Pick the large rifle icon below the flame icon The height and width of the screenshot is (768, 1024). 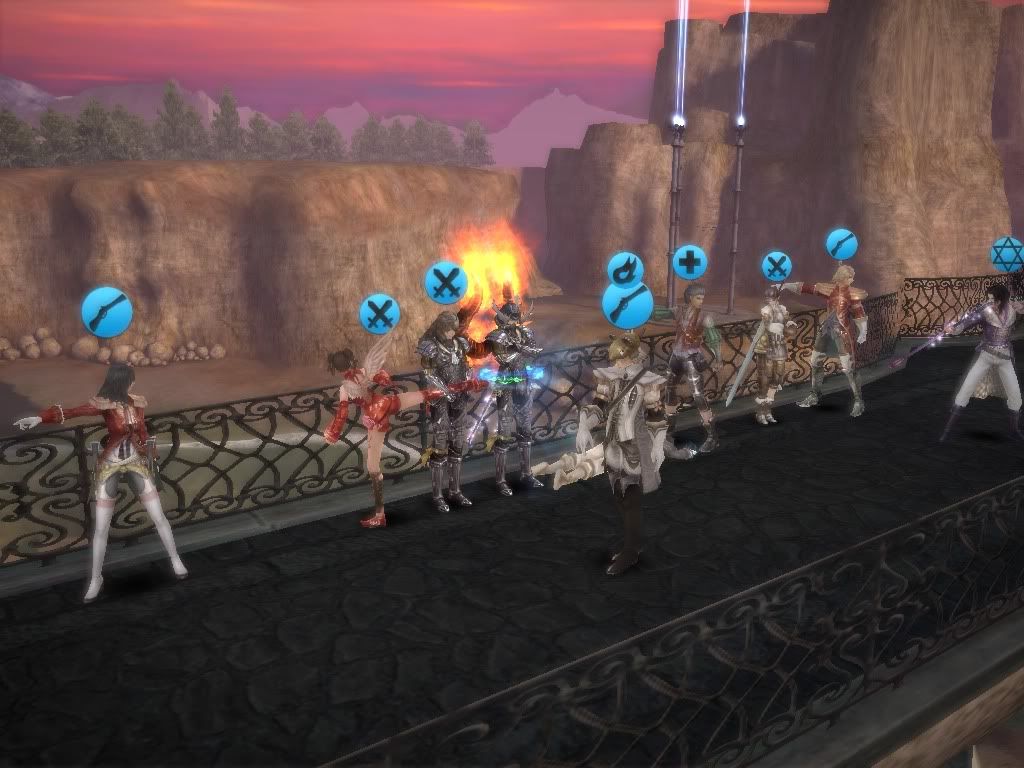pos(627,304)
